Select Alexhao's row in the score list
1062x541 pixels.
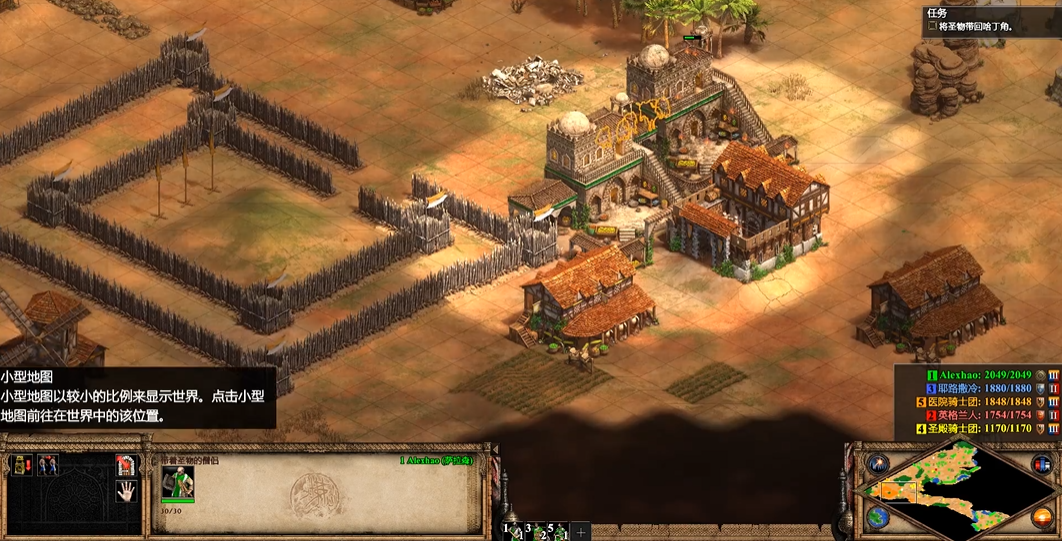(x=985, y=375)
